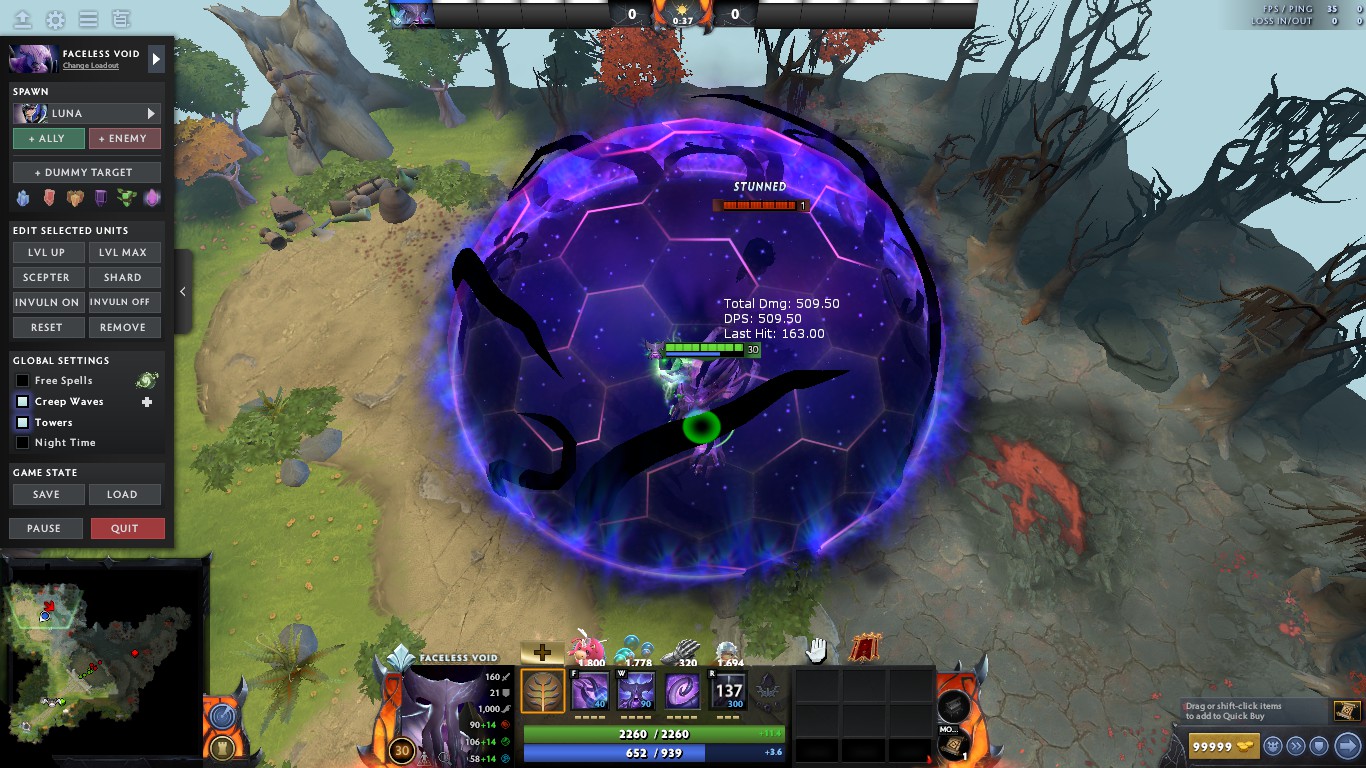This screenshot has width=1366, height=768.
Task: Click the + DUMMY TARGET button
Action: (86, 171)
